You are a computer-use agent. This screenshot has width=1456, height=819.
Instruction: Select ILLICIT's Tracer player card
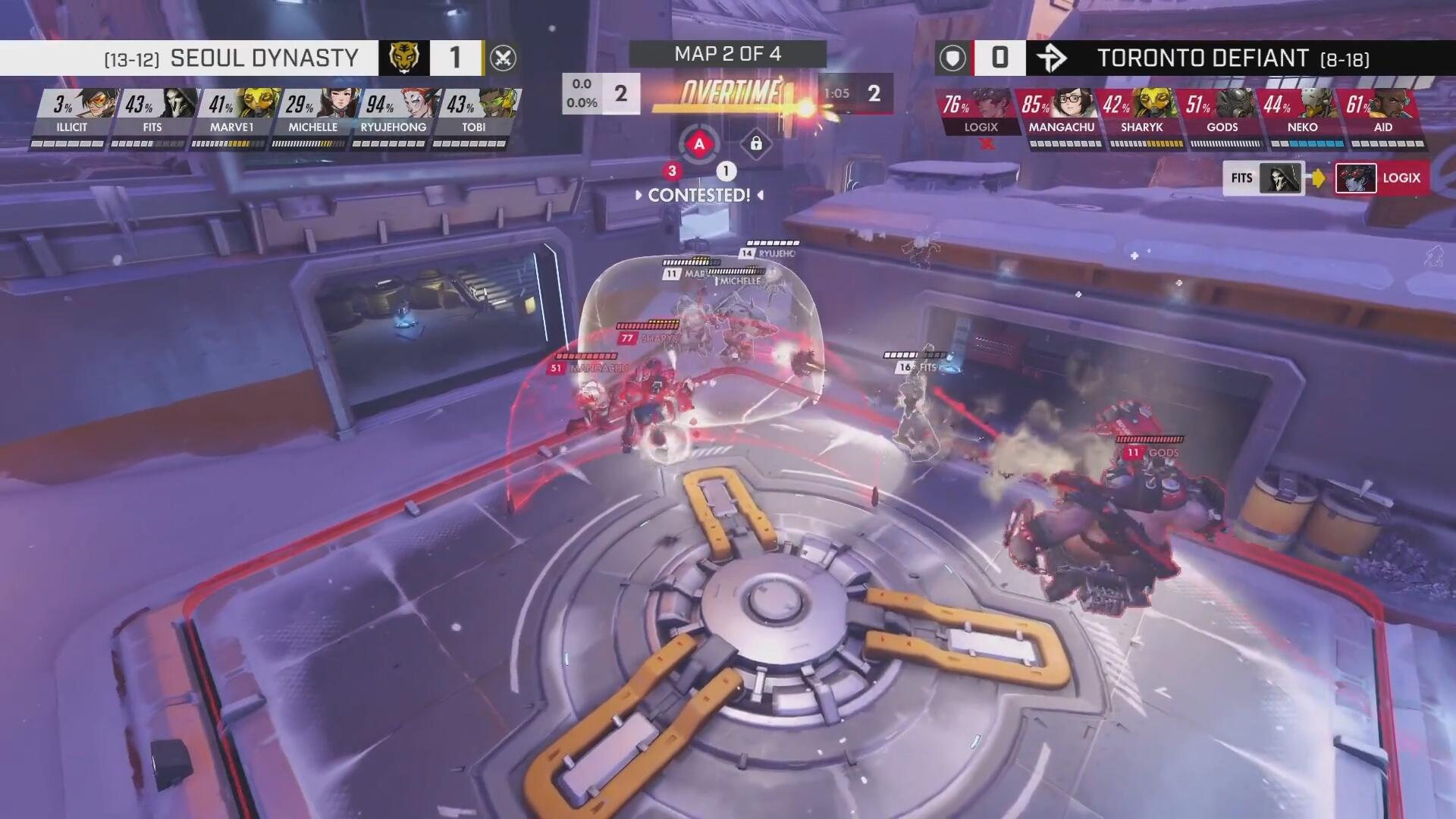pyautogui.click(x=71, y=114)
